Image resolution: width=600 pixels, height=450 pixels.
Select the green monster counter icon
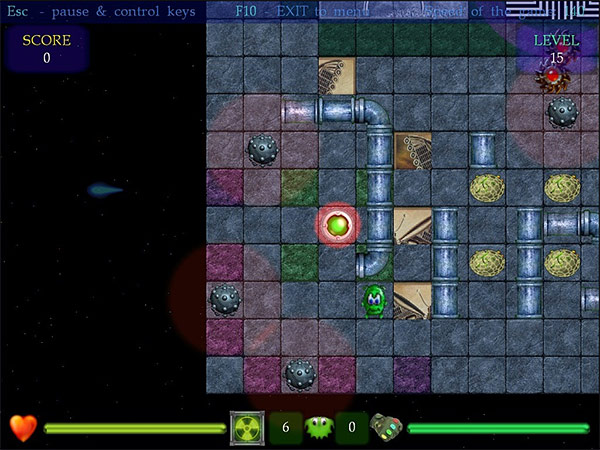(318, 428)
